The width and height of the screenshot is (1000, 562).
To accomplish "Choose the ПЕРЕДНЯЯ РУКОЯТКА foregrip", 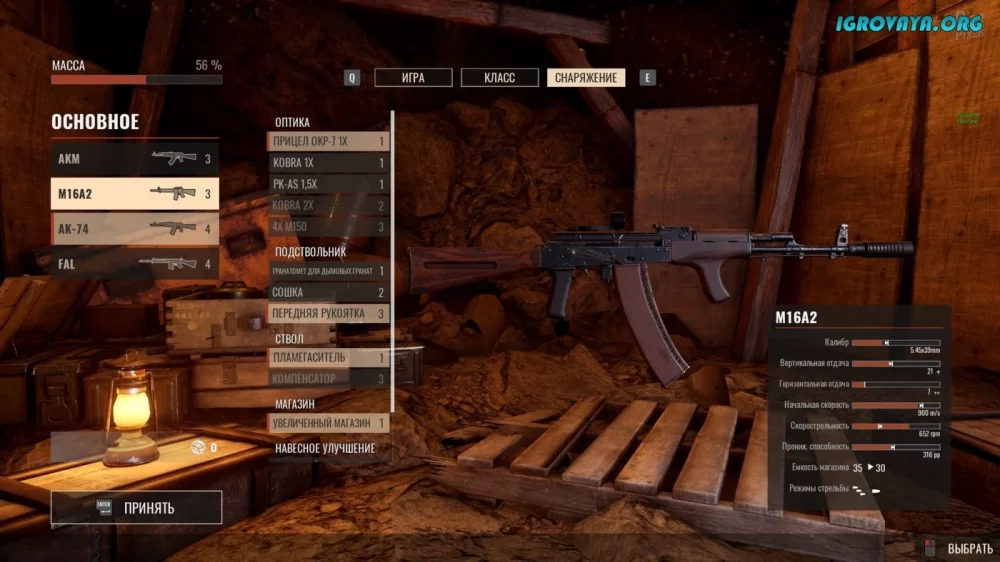I will tap(328, 314).
